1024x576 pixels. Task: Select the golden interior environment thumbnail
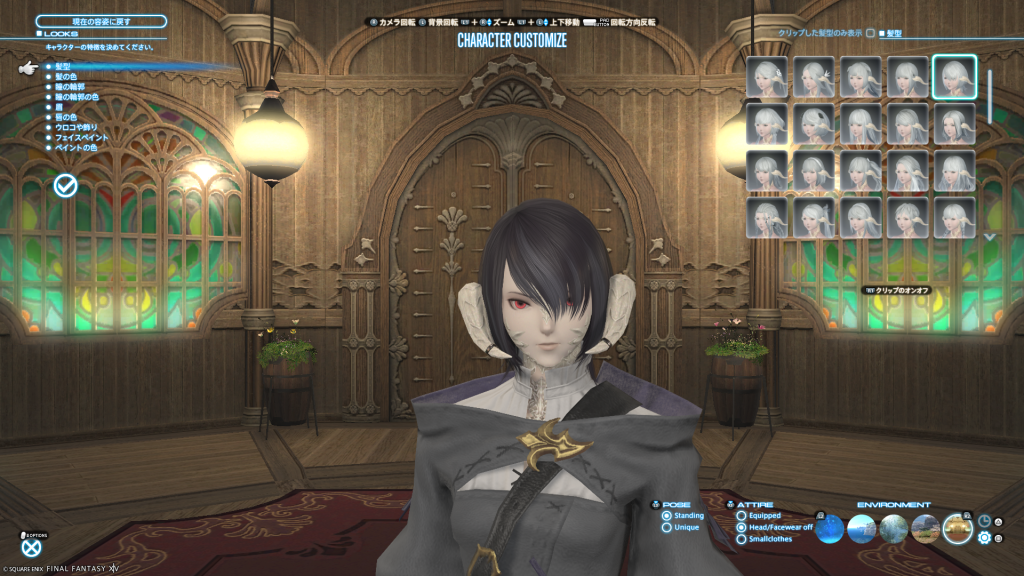957,529
